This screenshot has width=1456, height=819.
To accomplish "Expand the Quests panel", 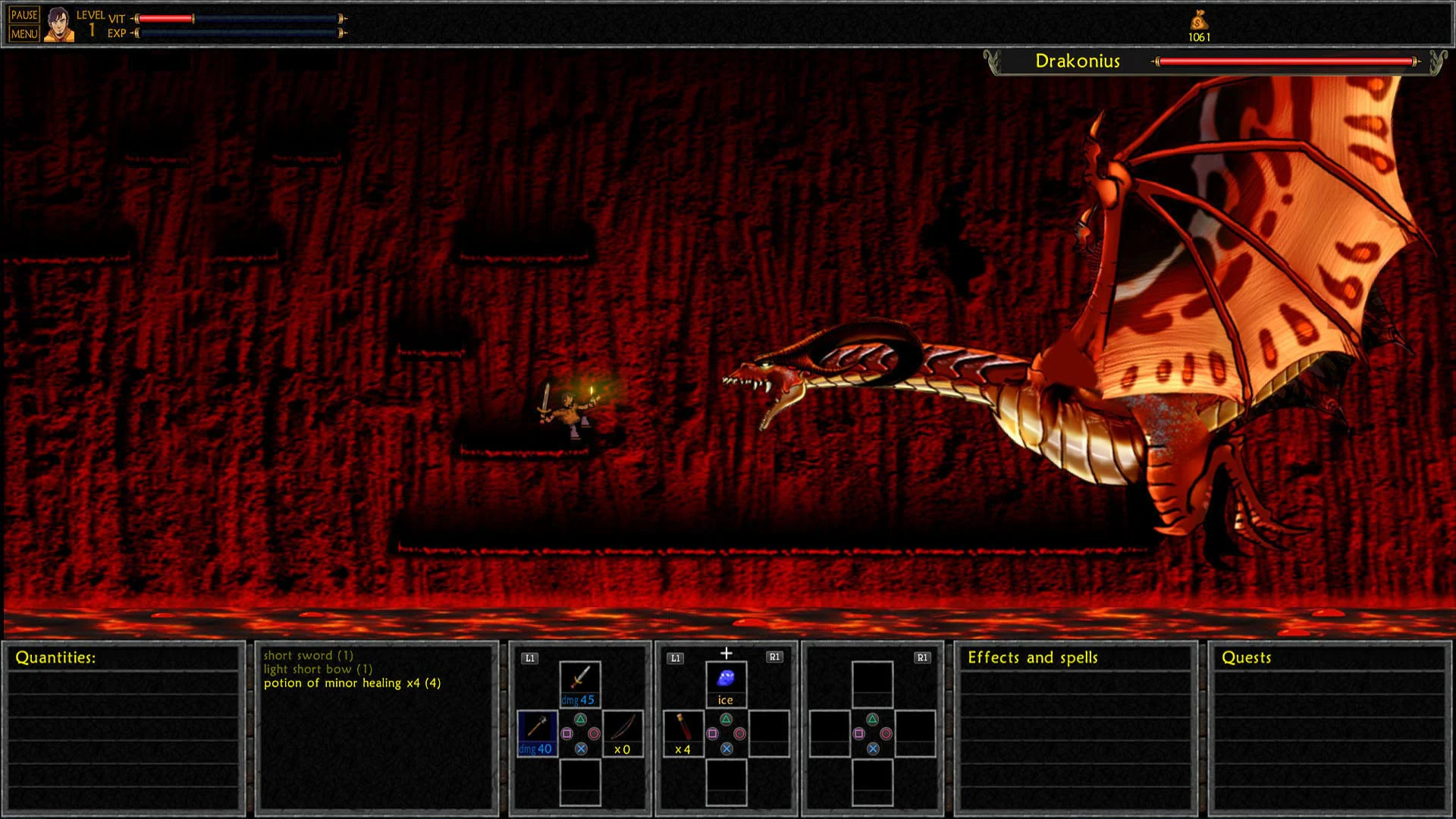I will pyautogui.click(x=1246, y=657).
